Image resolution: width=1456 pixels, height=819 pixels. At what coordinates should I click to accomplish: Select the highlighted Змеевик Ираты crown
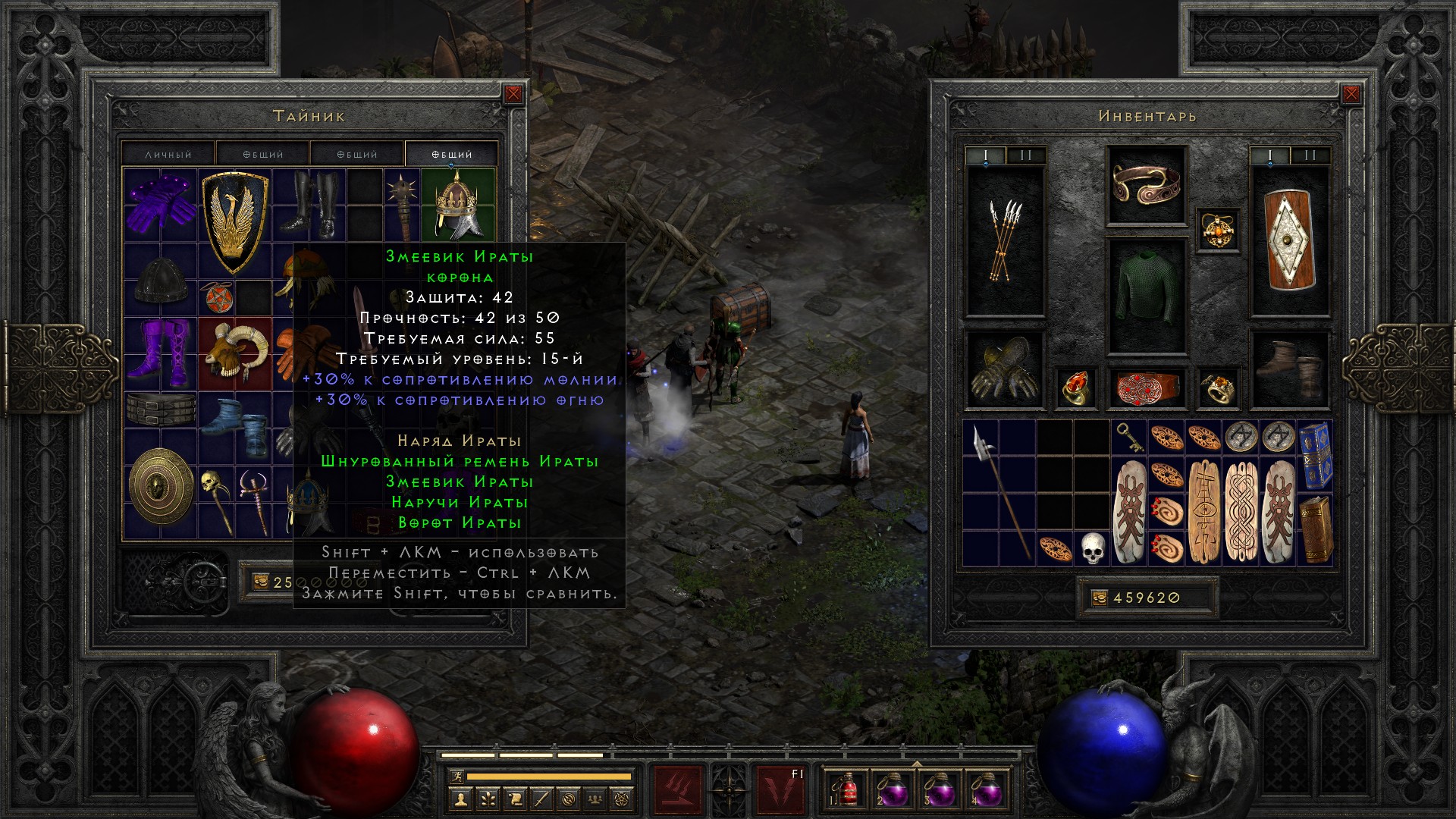coord(457,203)
